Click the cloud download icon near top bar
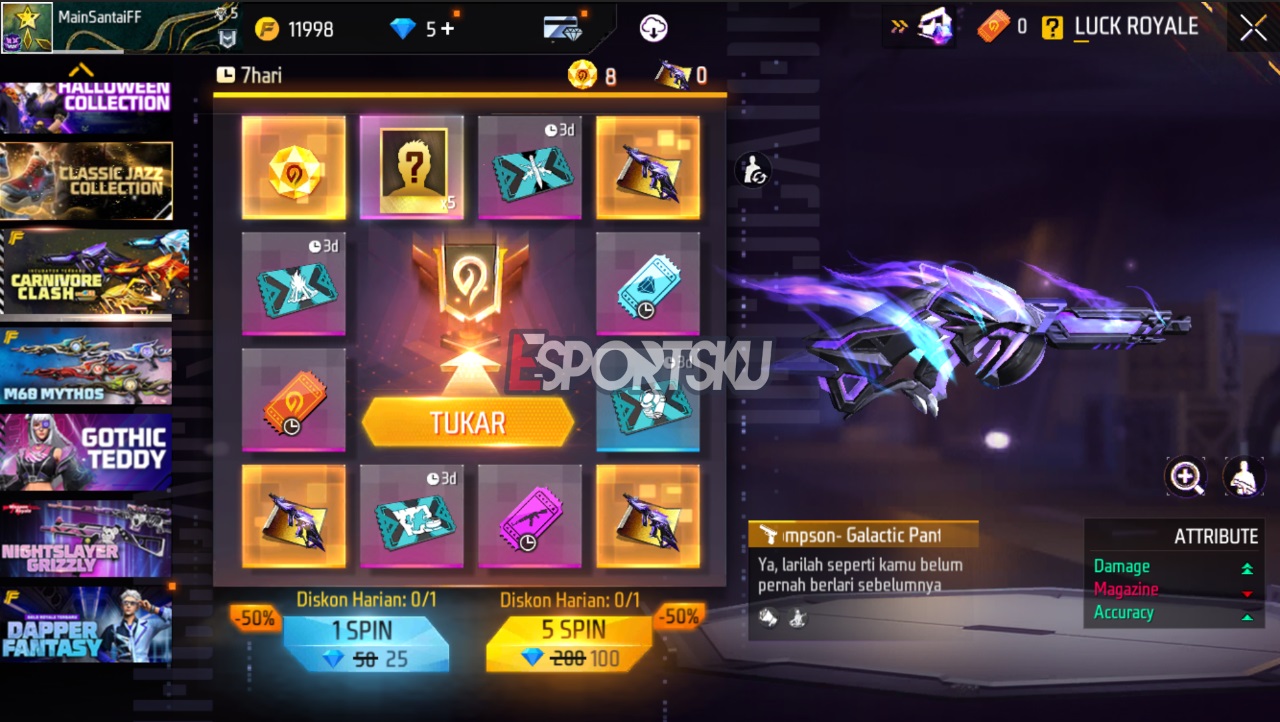 (x=652, y=27)
